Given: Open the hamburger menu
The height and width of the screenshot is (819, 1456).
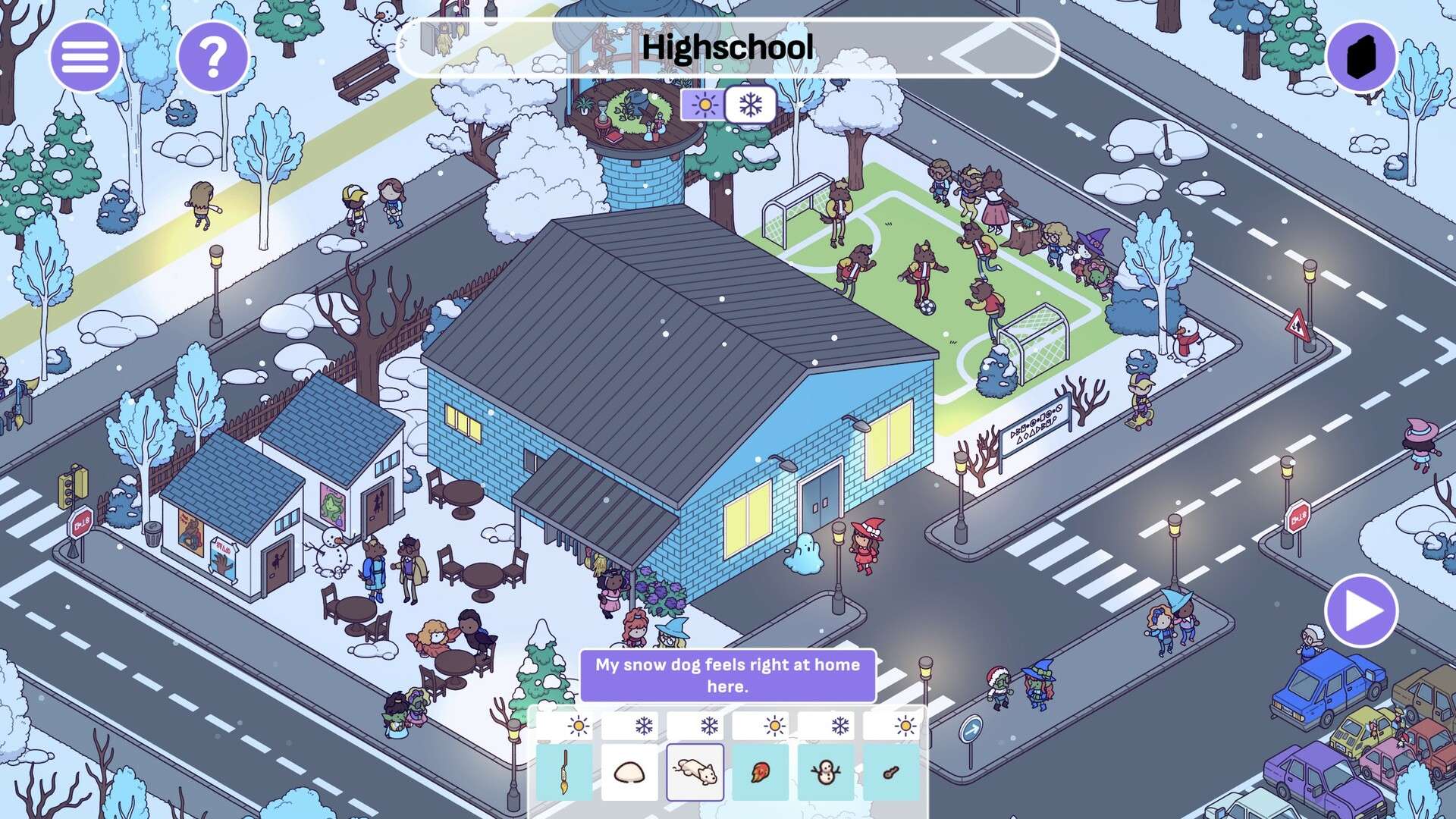Looking at the screenshot, I should pyautogui.click(x=85, y=57).
